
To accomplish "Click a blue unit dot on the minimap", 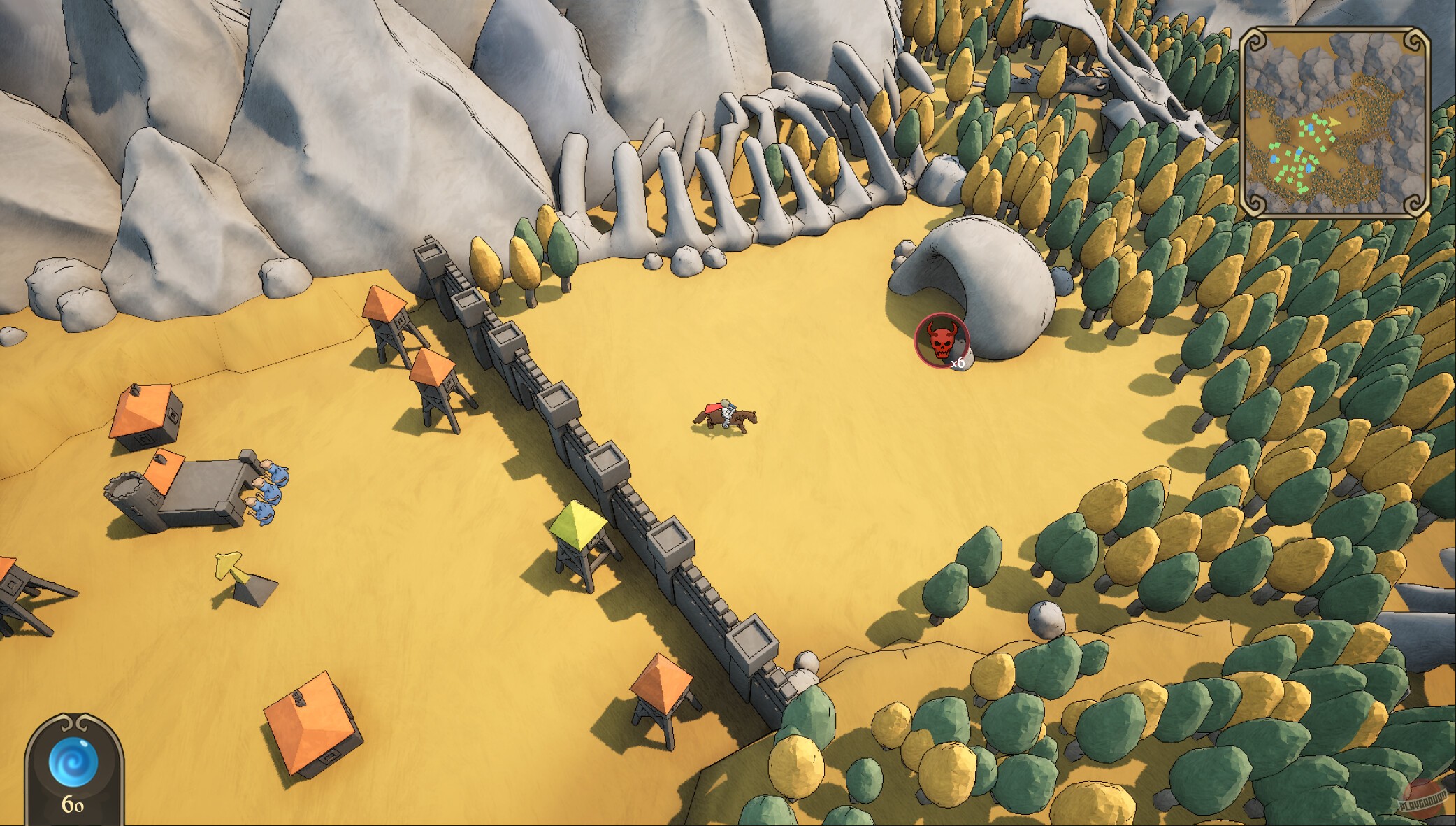I will point(1310,128).
